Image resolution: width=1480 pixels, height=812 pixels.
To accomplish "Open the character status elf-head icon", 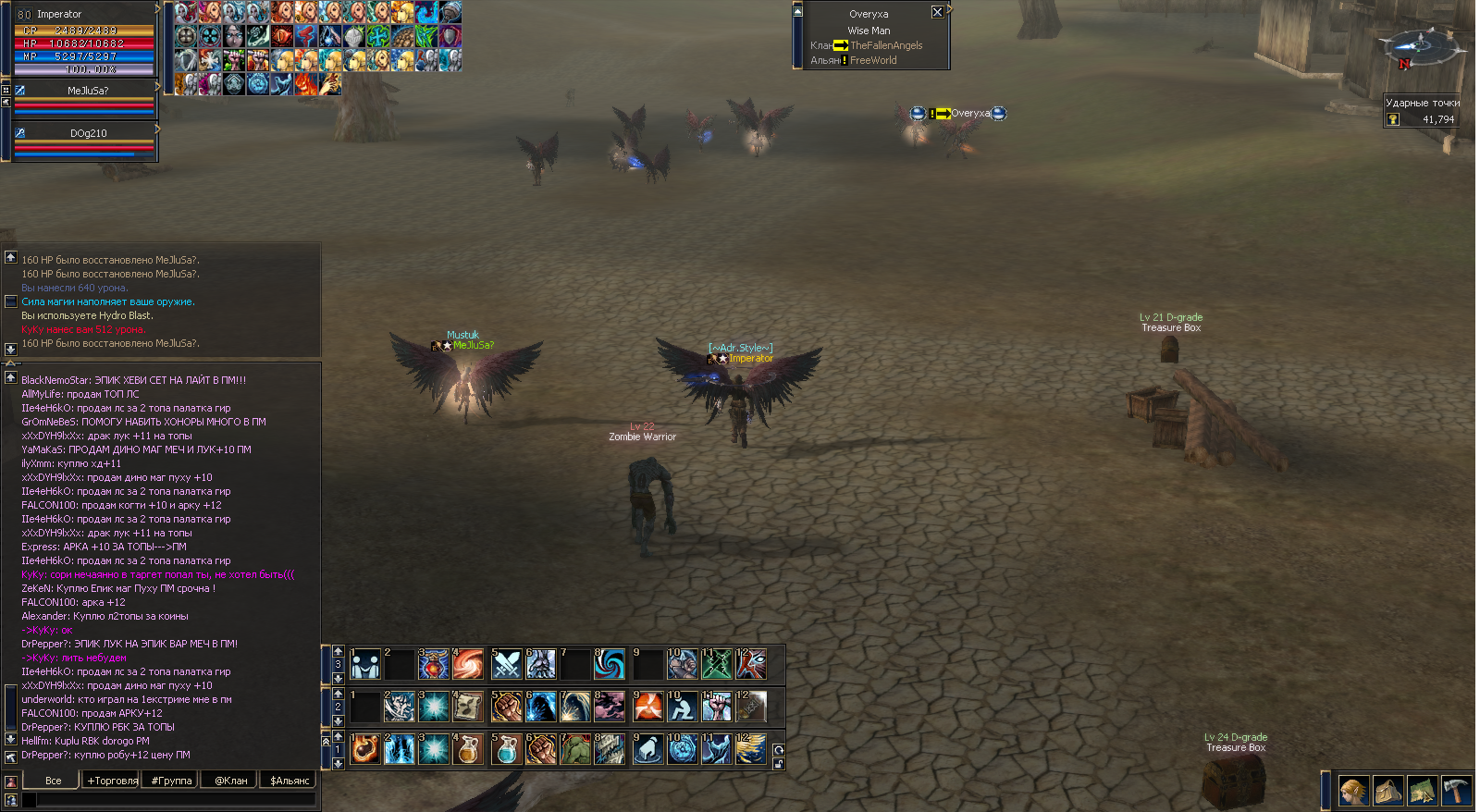I will click(1353, 791).
